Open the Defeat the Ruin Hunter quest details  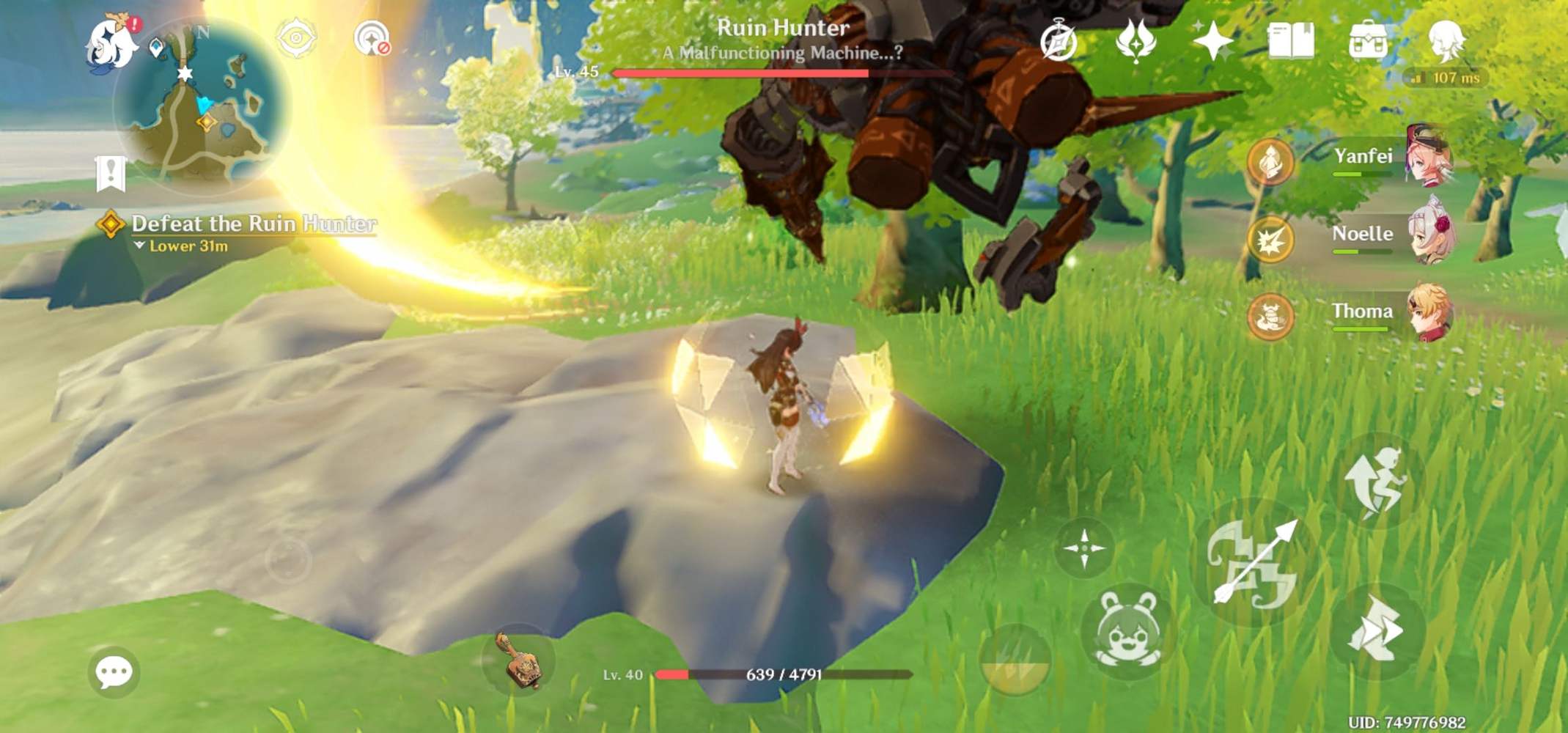tap(253, 226)
